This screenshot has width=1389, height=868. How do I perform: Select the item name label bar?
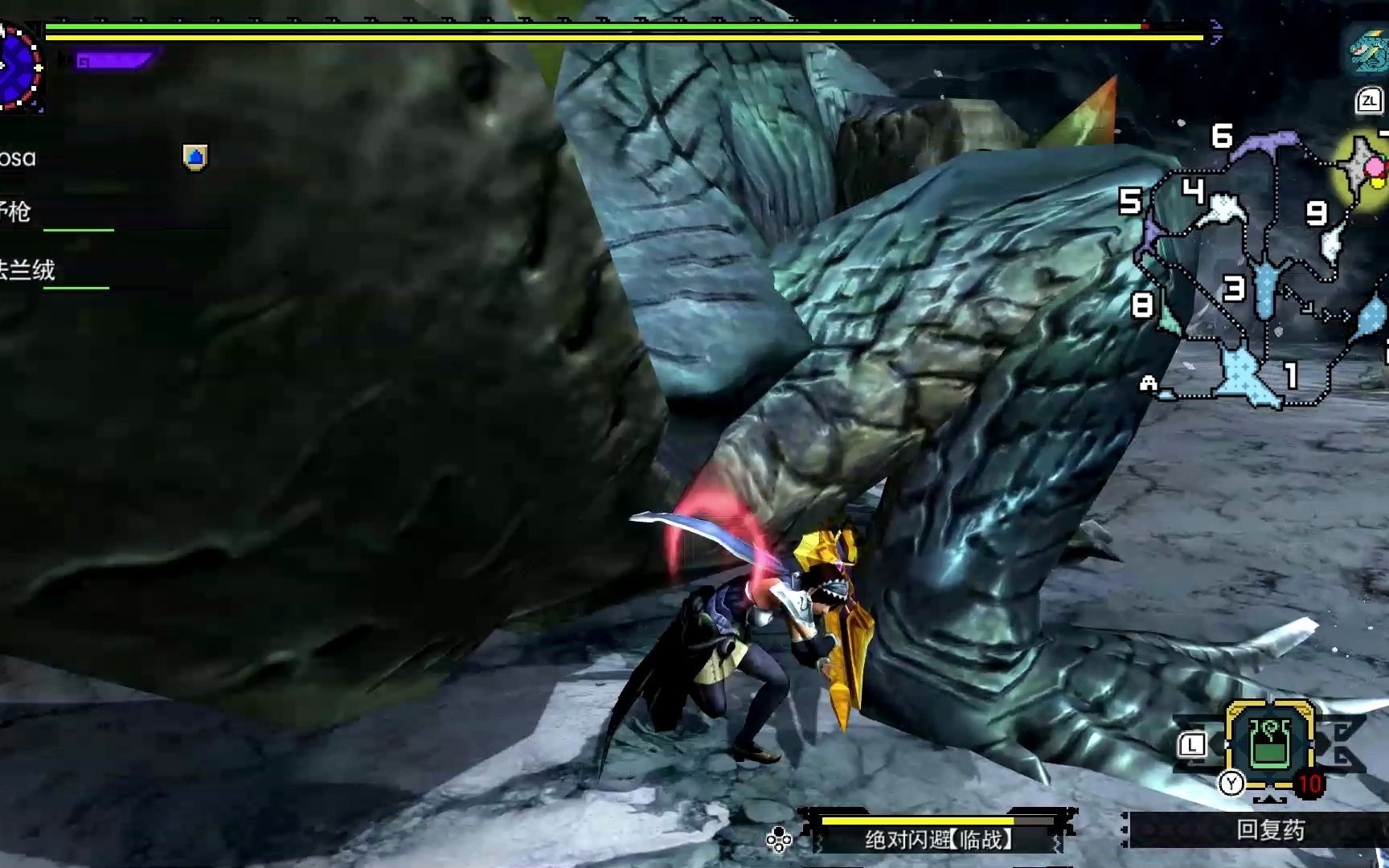1270,830
